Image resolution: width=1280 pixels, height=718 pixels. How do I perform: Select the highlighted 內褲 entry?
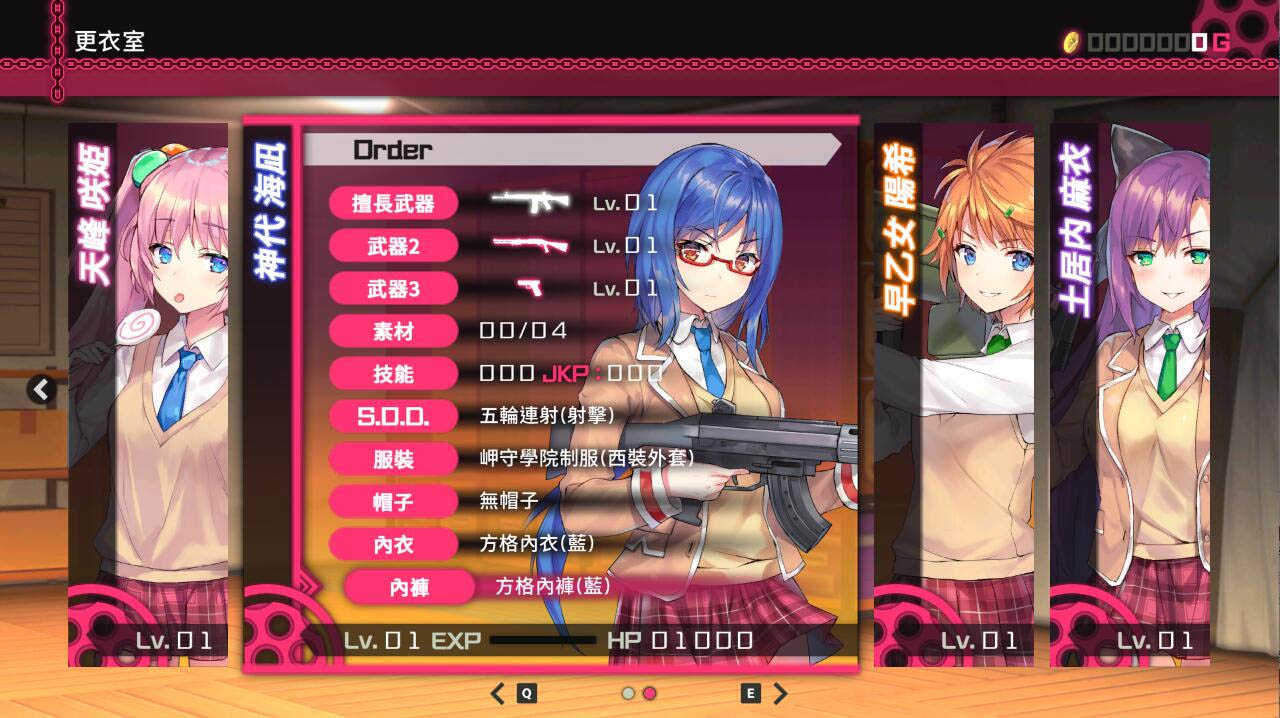(409, 587)
